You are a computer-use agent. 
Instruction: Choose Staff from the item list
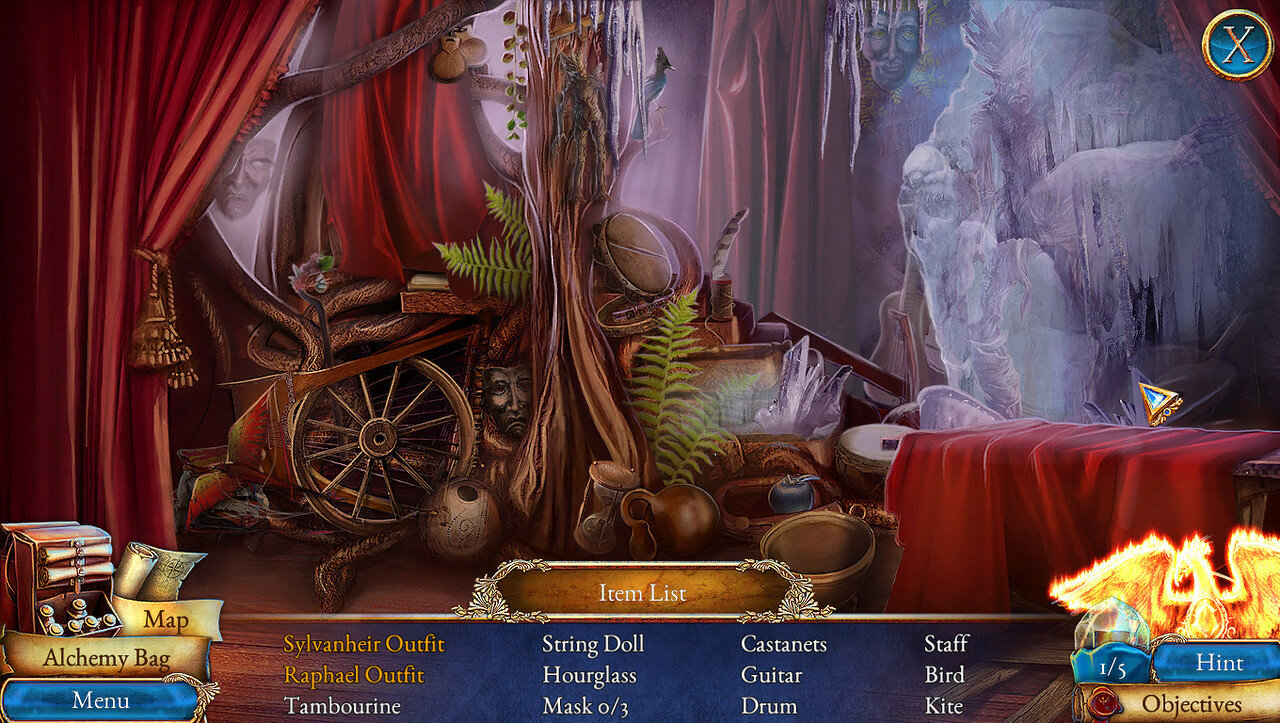[x=945, y=644]
